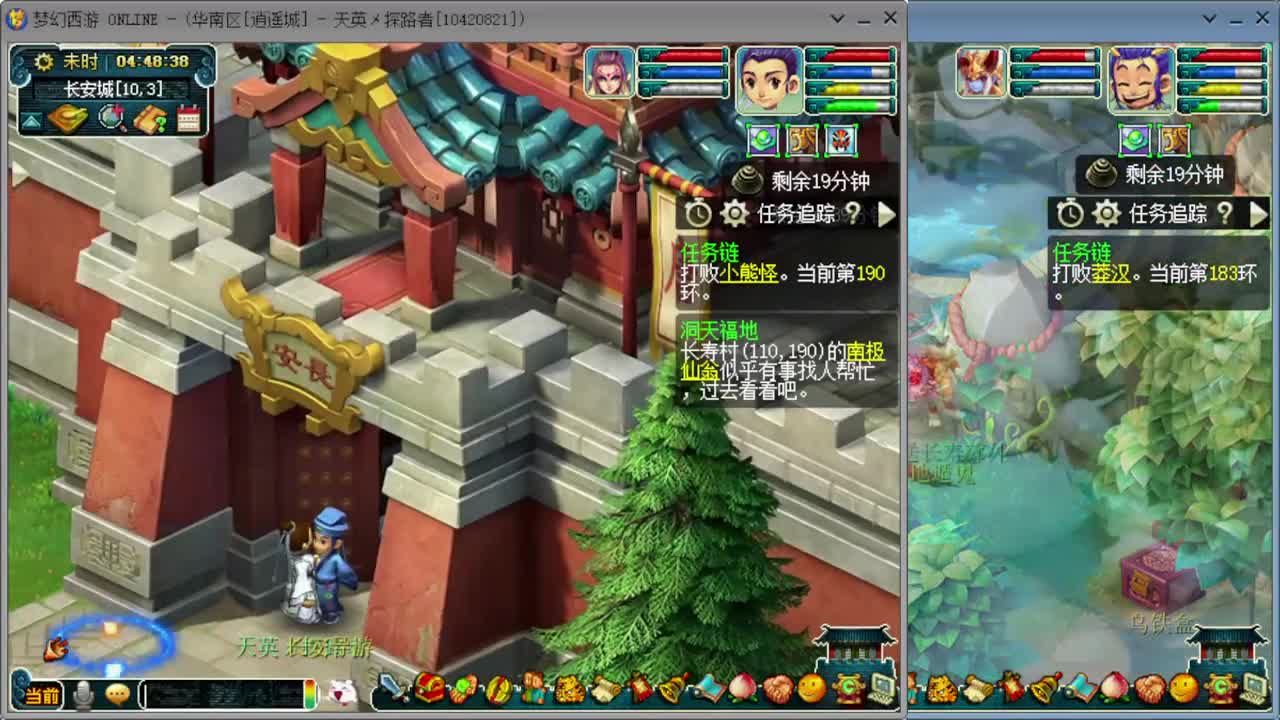Click the green buff icon under the character portrait
This screenshot has width=1280, height=720.
(x=762, y=141)
